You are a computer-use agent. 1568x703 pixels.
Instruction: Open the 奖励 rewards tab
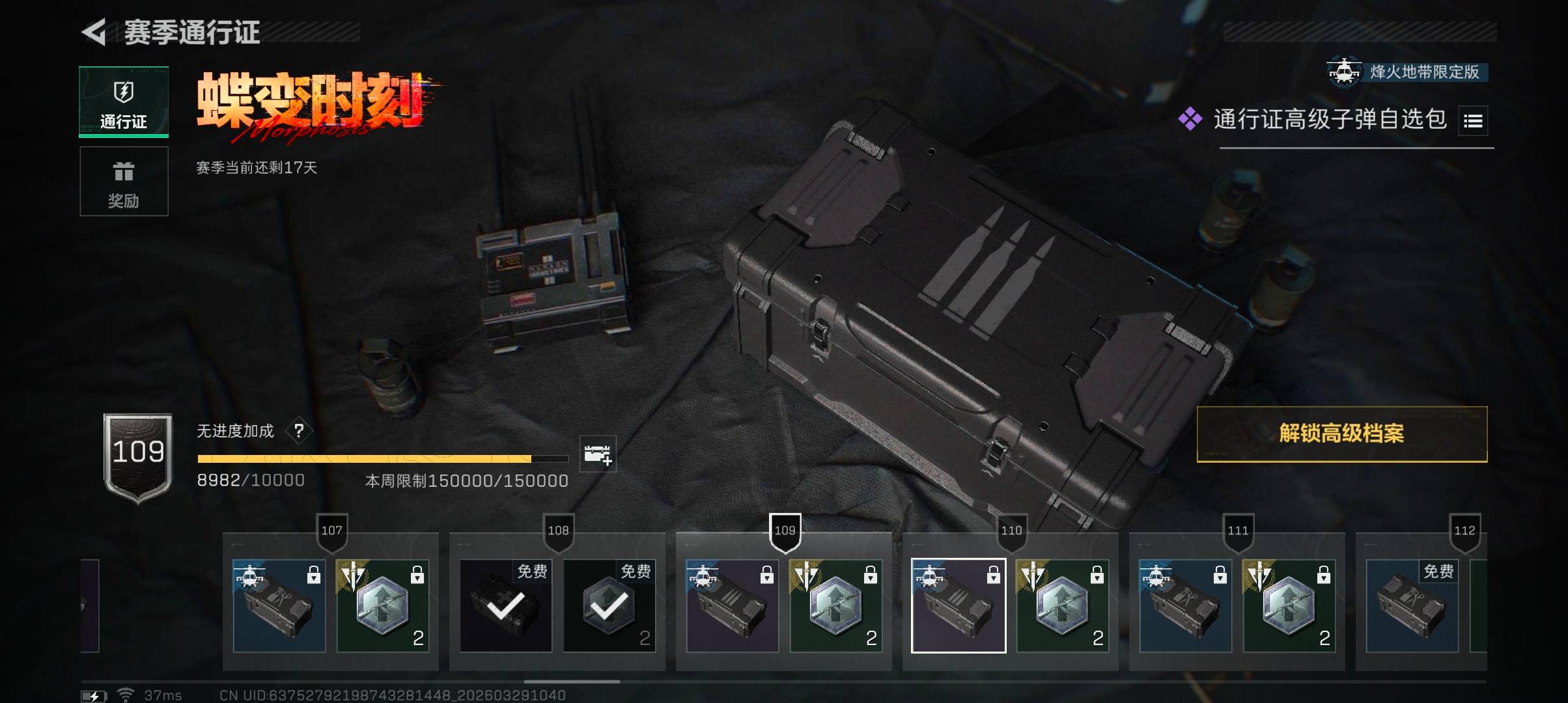[x=124, y=181]
